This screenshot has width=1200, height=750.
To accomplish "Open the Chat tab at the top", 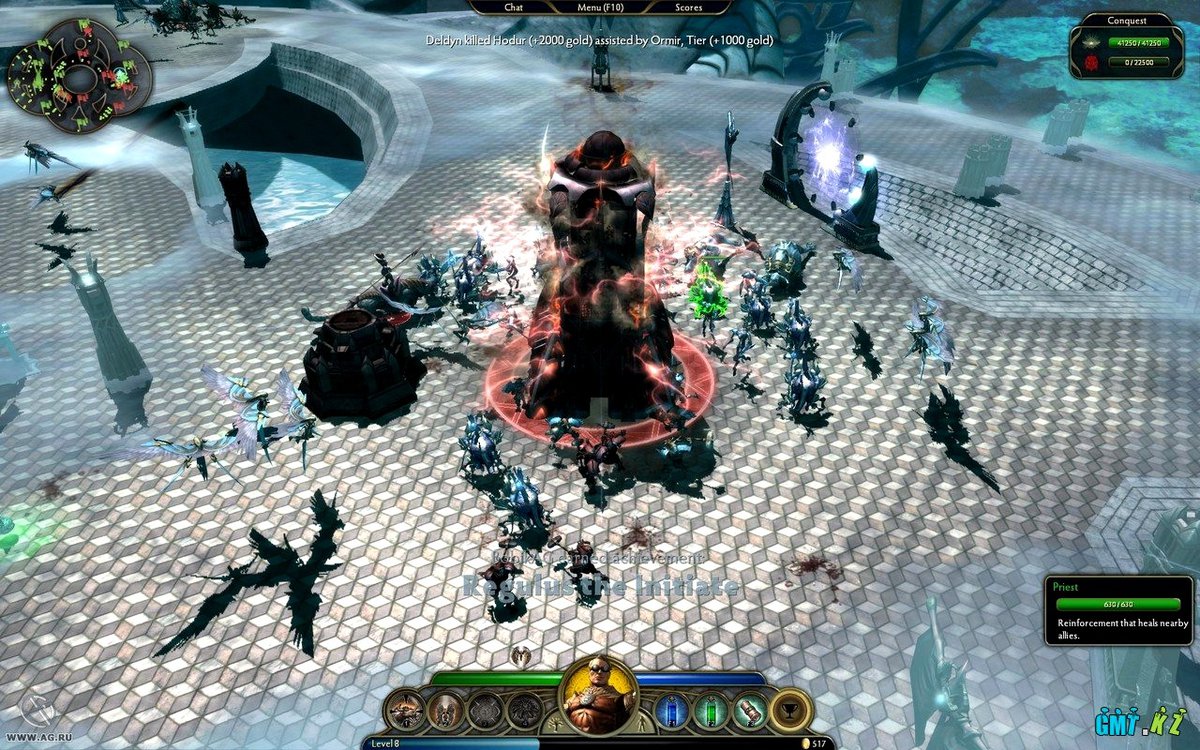I will click(x=514, y=7).
